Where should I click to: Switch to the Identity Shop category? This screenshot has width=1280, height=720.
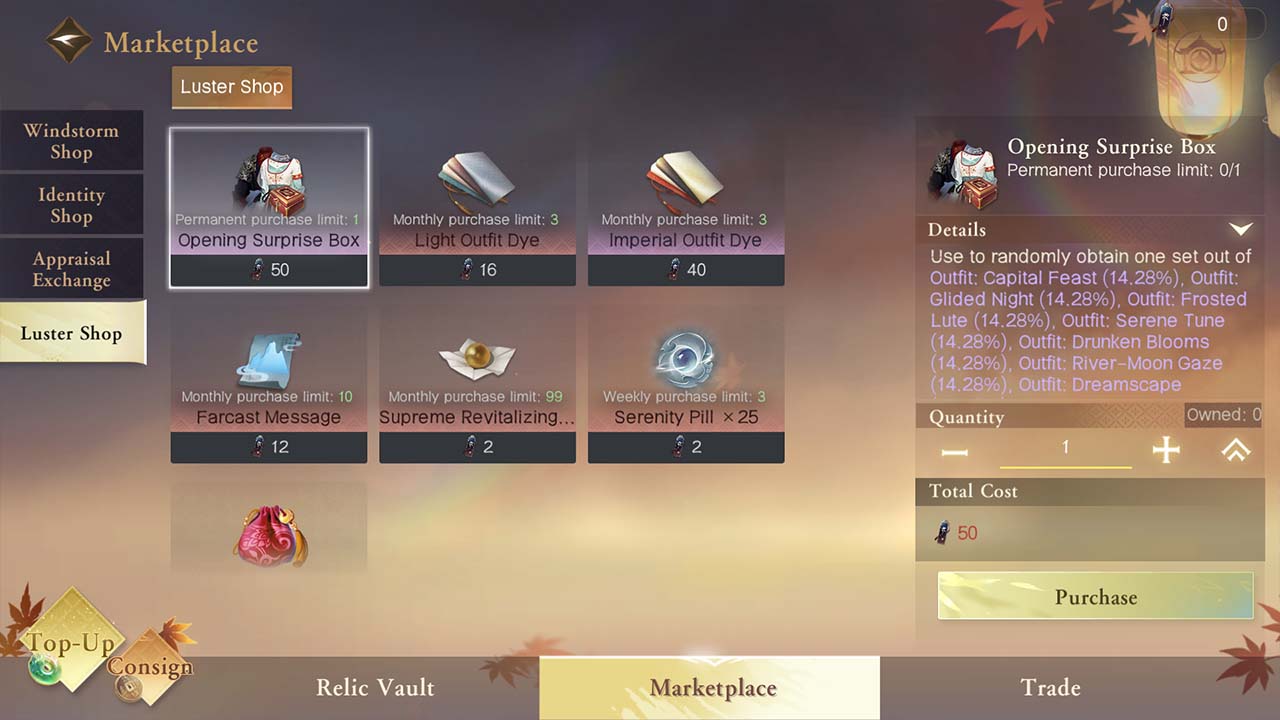coord(71,205)
